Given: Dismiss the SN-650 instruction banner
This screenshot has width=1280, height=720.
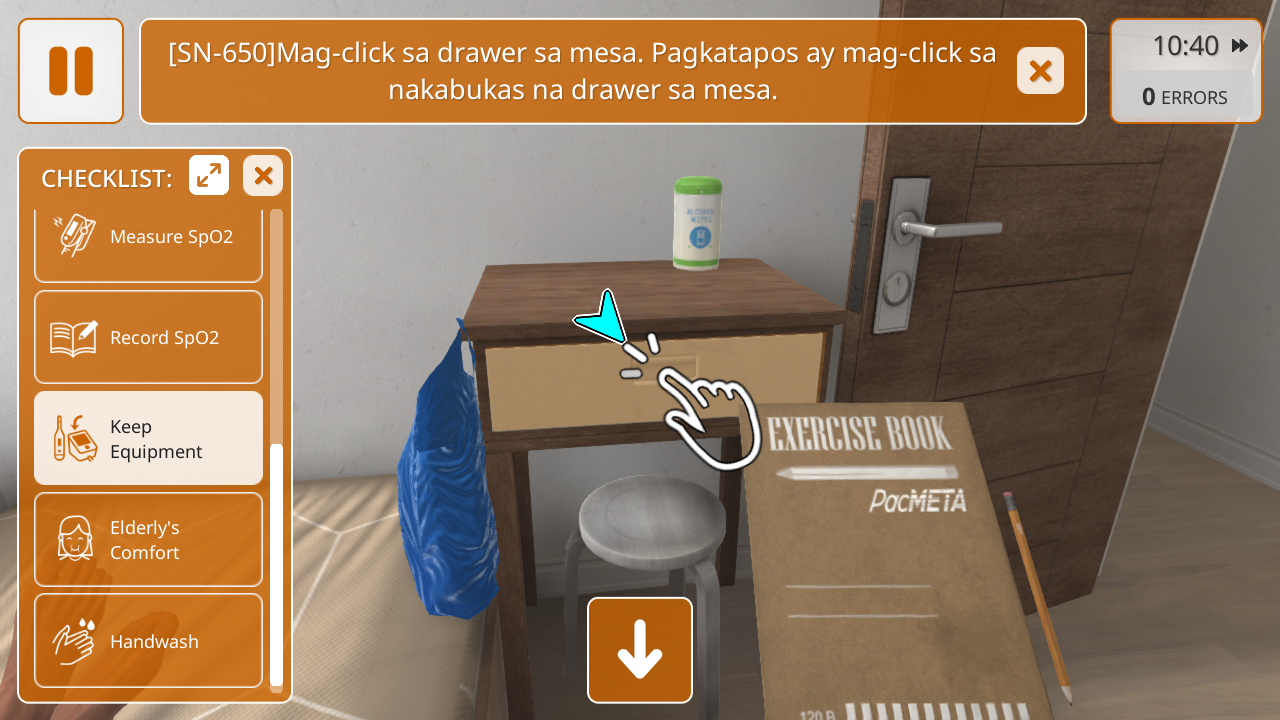Looking at the screenshot, I should [1040, 71].
